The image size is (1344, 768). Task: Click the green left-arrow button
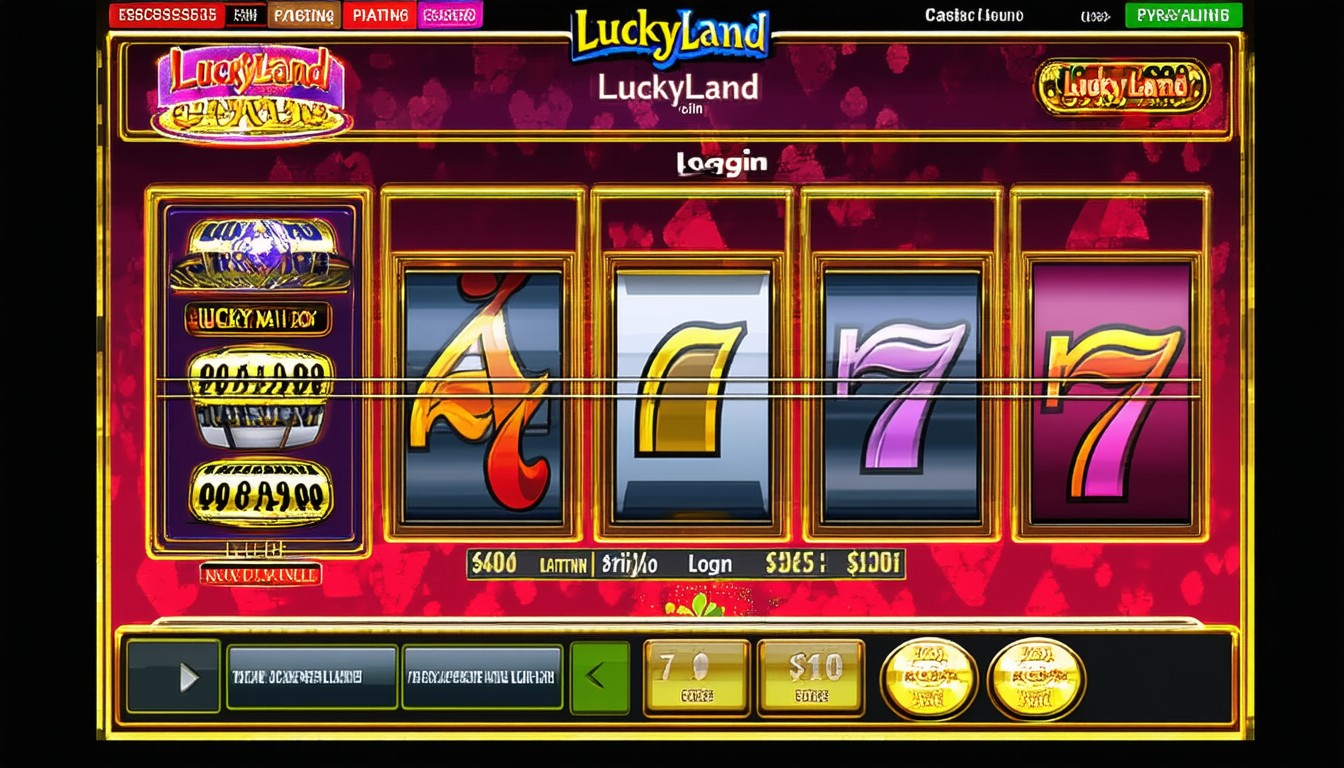pyautogui.click(x=599, y=677)
